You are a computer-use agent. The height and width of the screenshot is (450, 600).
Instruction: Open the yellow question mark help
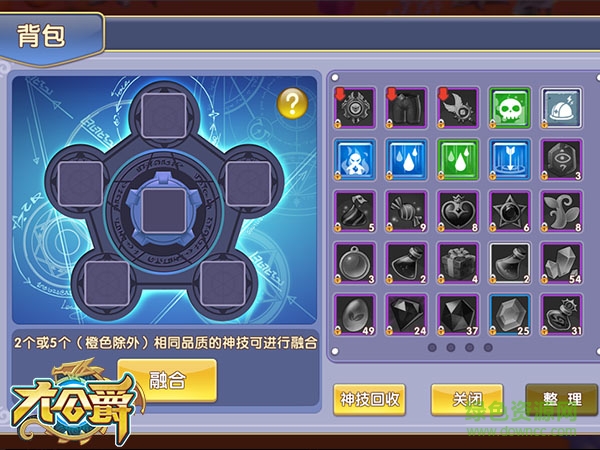(x=291, y=101)
